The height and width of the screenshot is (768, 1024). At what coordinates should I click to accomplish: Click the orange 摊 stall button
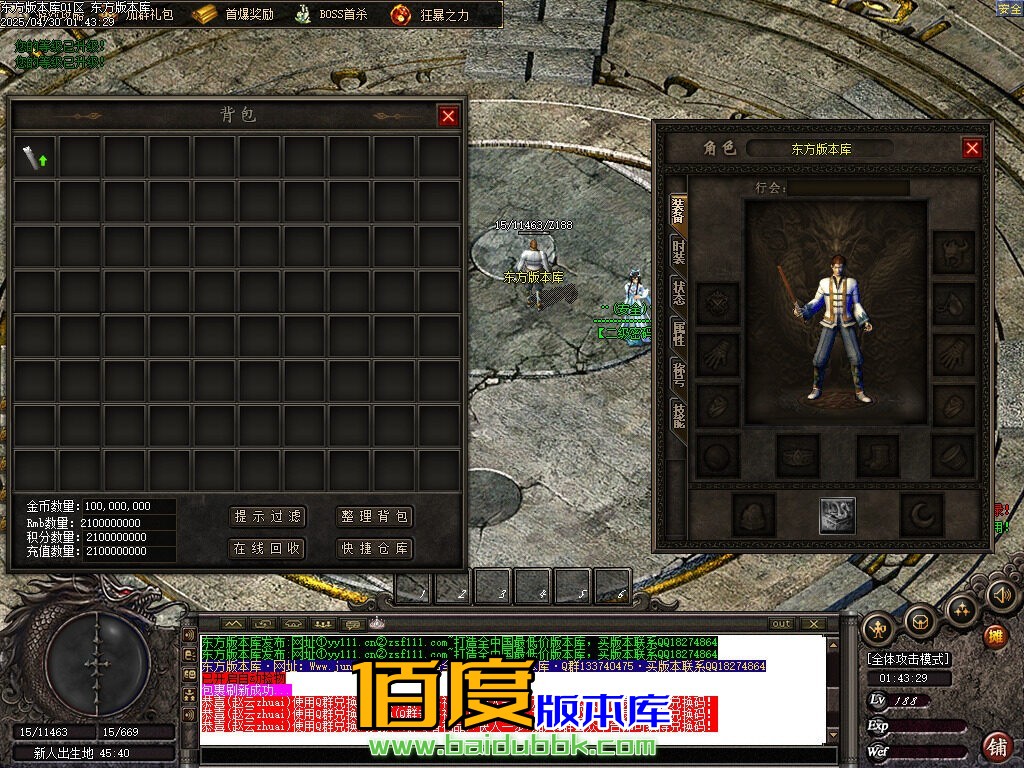click(x=995, y=636)
